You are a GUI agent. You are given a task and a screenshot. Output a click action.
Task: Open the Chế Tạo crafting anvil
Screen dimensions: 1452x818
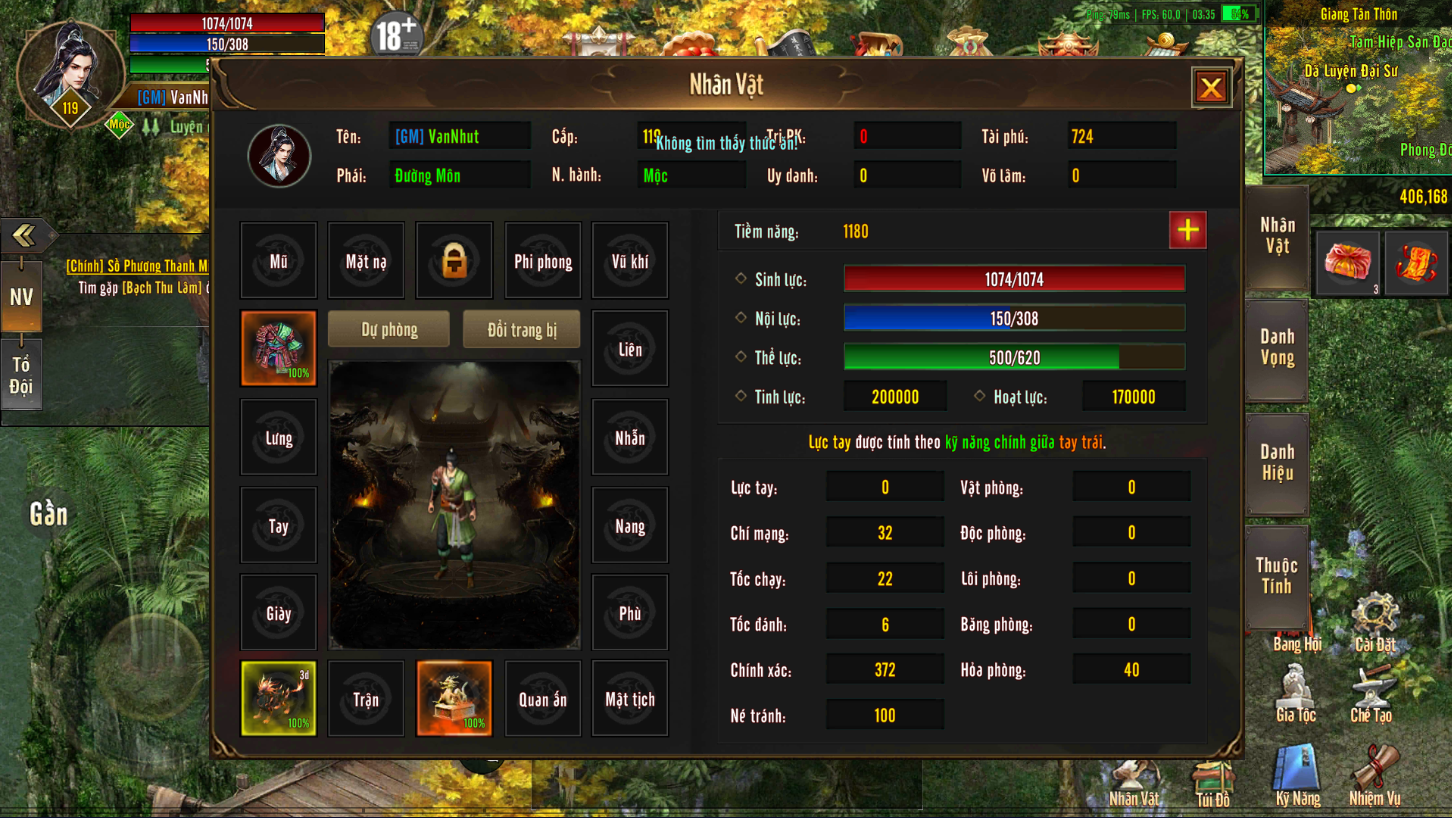click(1371, 693)
